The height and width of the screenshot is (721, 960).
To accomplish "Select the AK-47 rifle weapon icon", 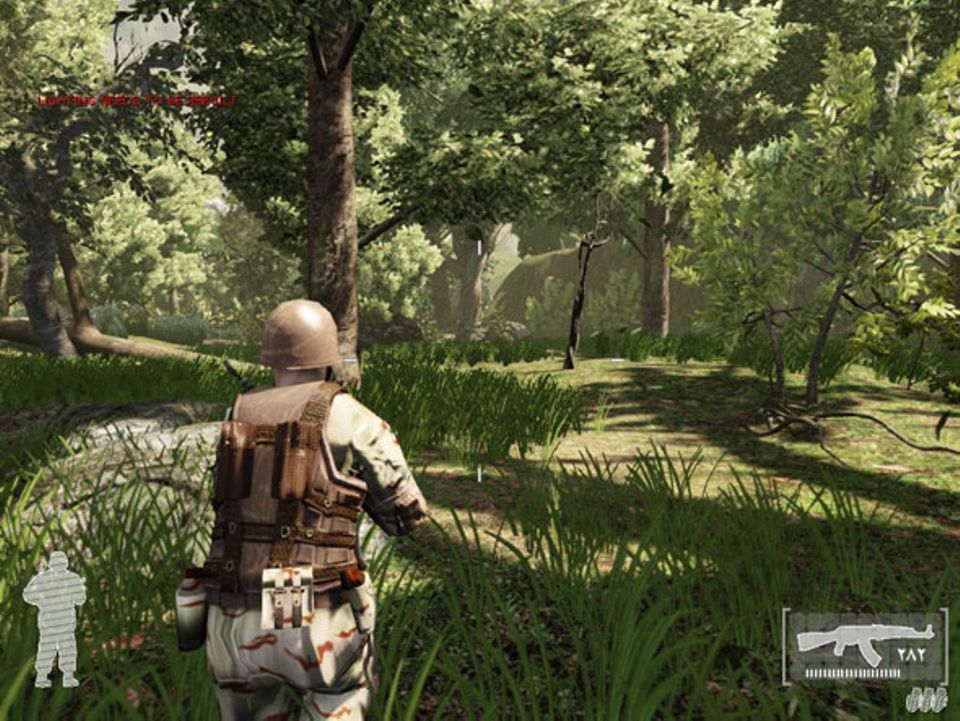I will (864, 639).
